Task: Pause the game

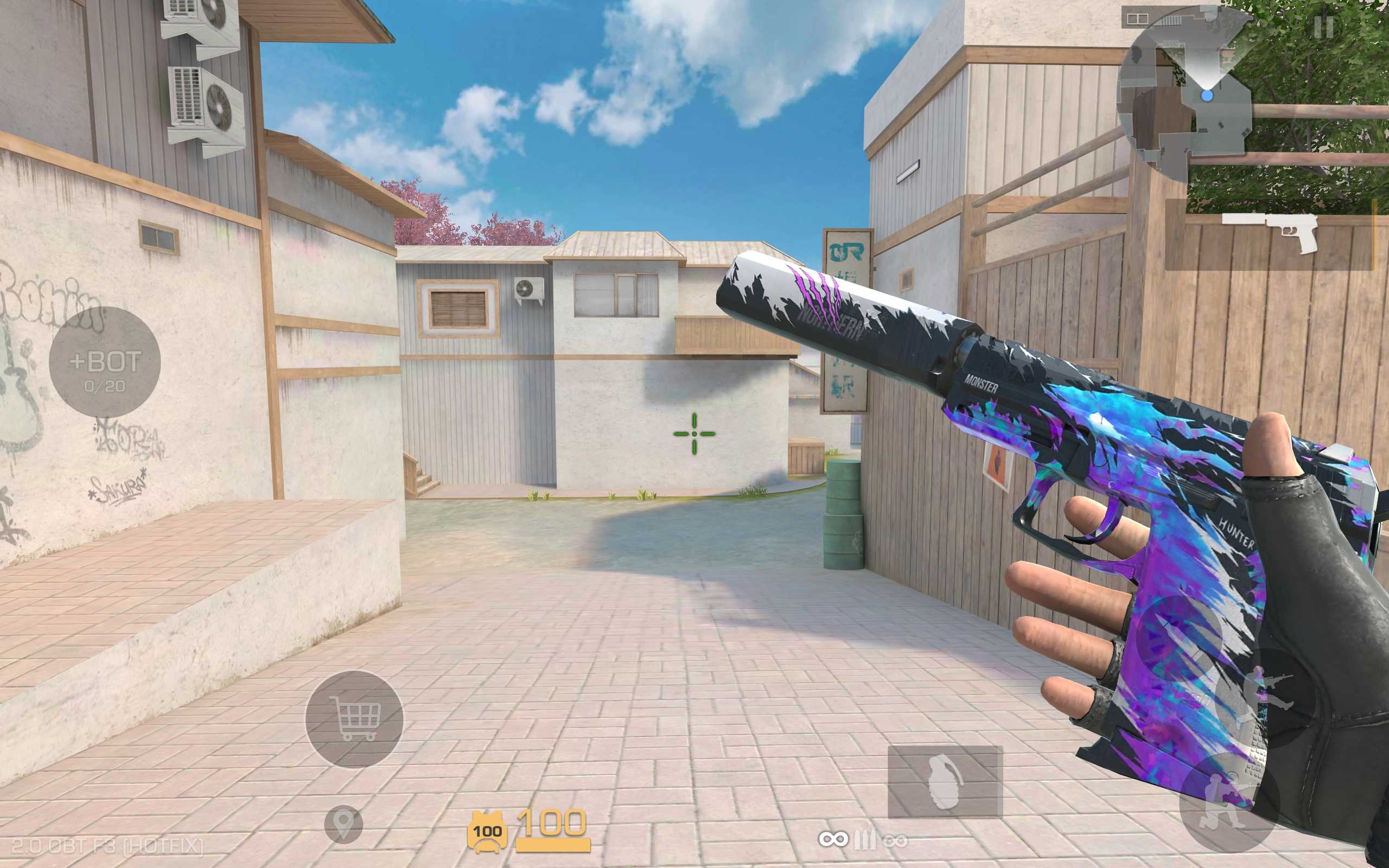Action: pos(1323,27)
